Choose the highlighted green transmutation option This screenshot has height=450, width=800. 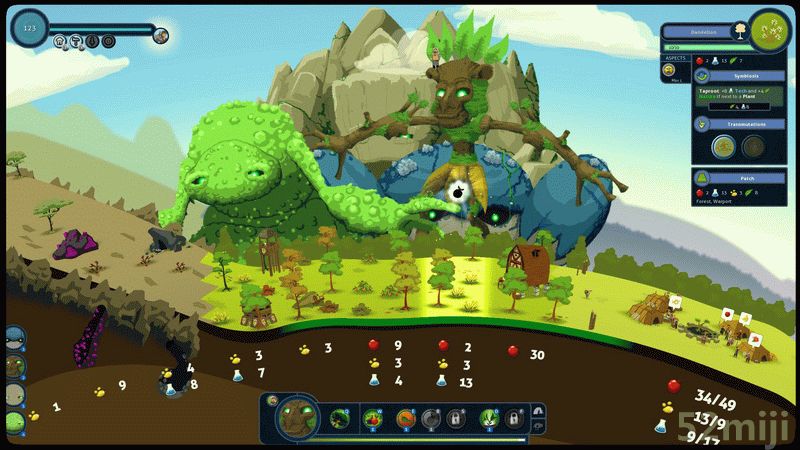[x=722, y=148]
